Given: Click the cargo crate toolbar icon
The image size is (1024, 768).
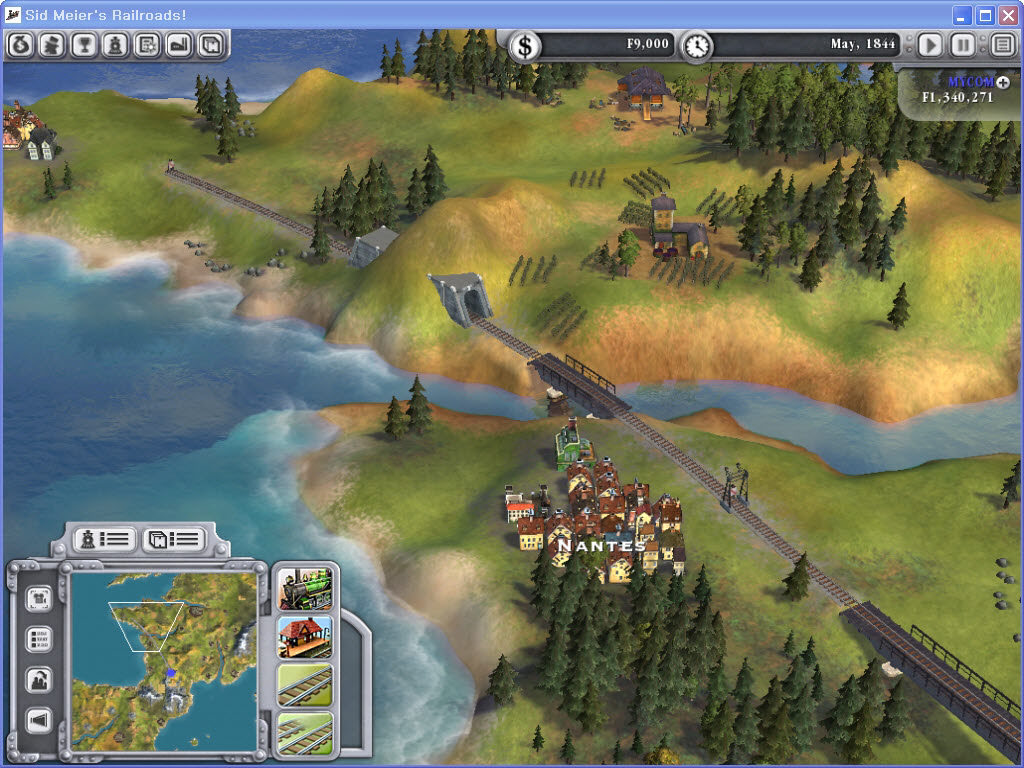Looking at the screenshot, I should coord(211,45).
